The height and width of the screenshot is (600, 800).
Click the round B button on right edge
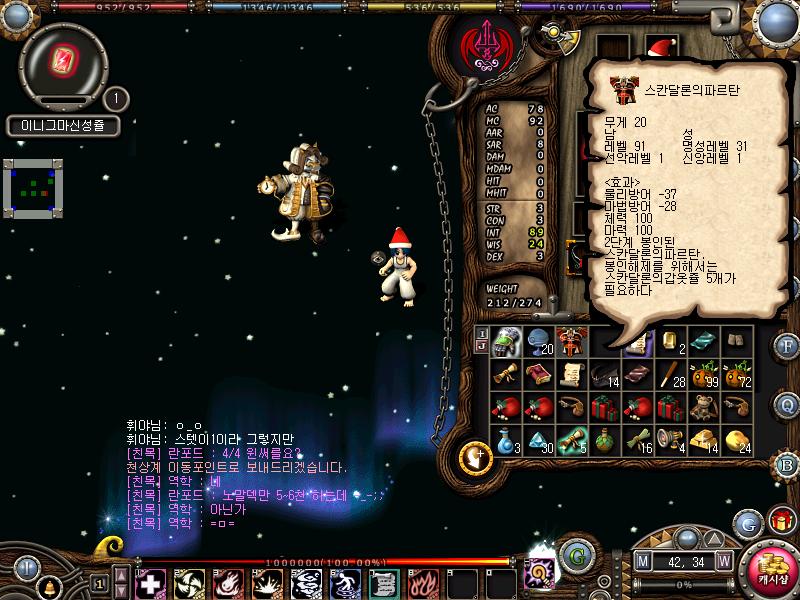point(786,463)
